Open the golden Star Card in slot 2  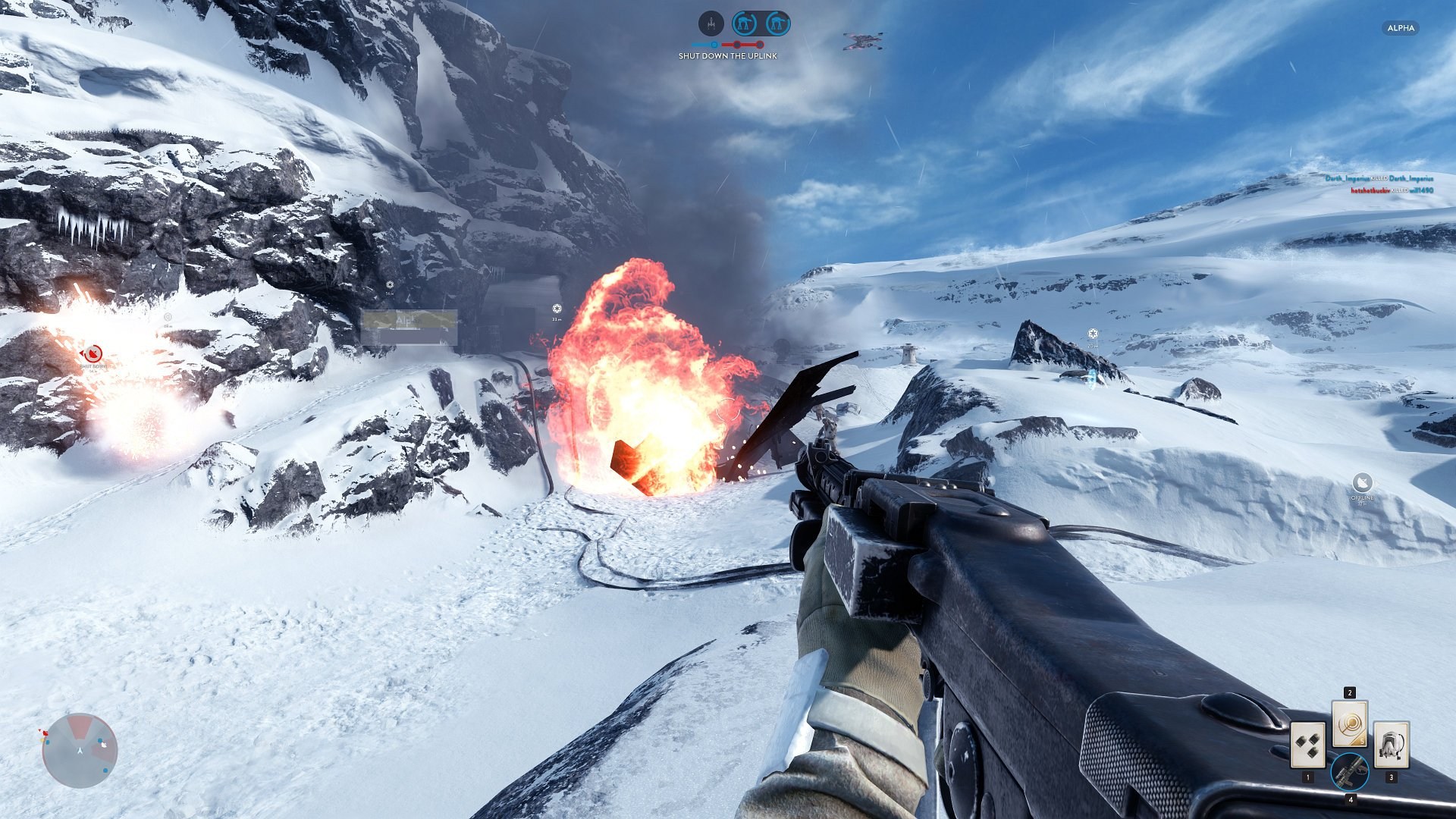click(1350, 724)
